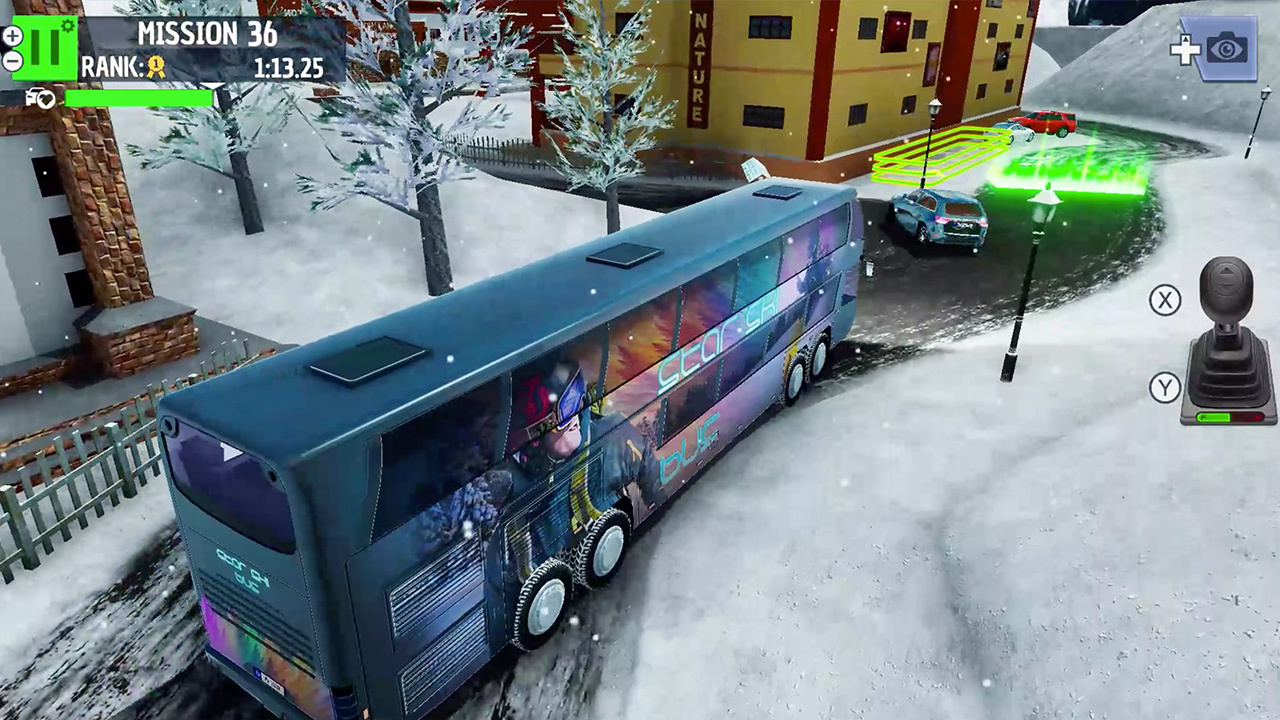Image resolution: width=1280 pixels, height=720 pixels.
Task: Toggle the Y action button
Action: [1163, 388]
